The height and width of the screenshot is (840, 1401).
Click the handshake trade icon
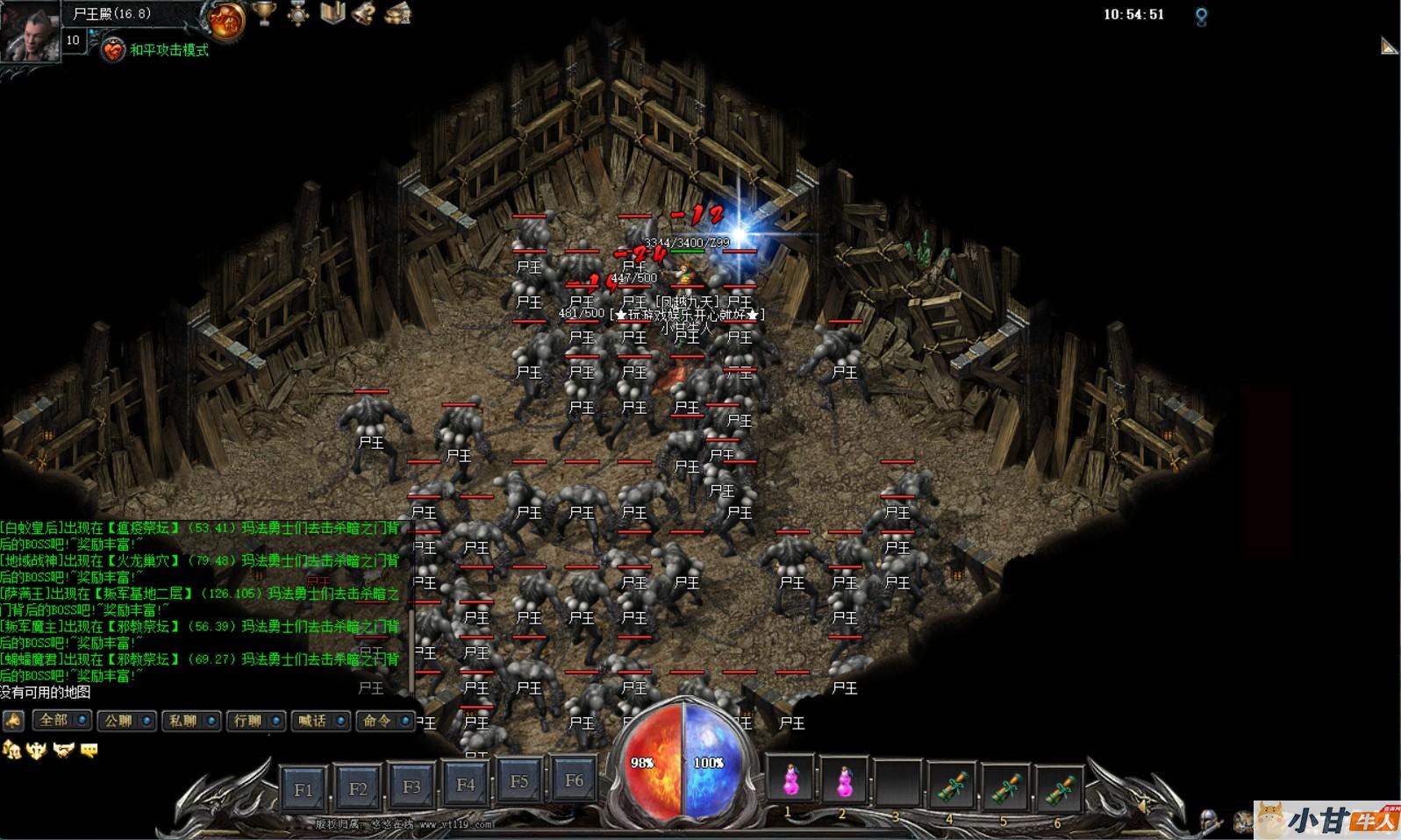pyautogui.click(x=63, y=750)
